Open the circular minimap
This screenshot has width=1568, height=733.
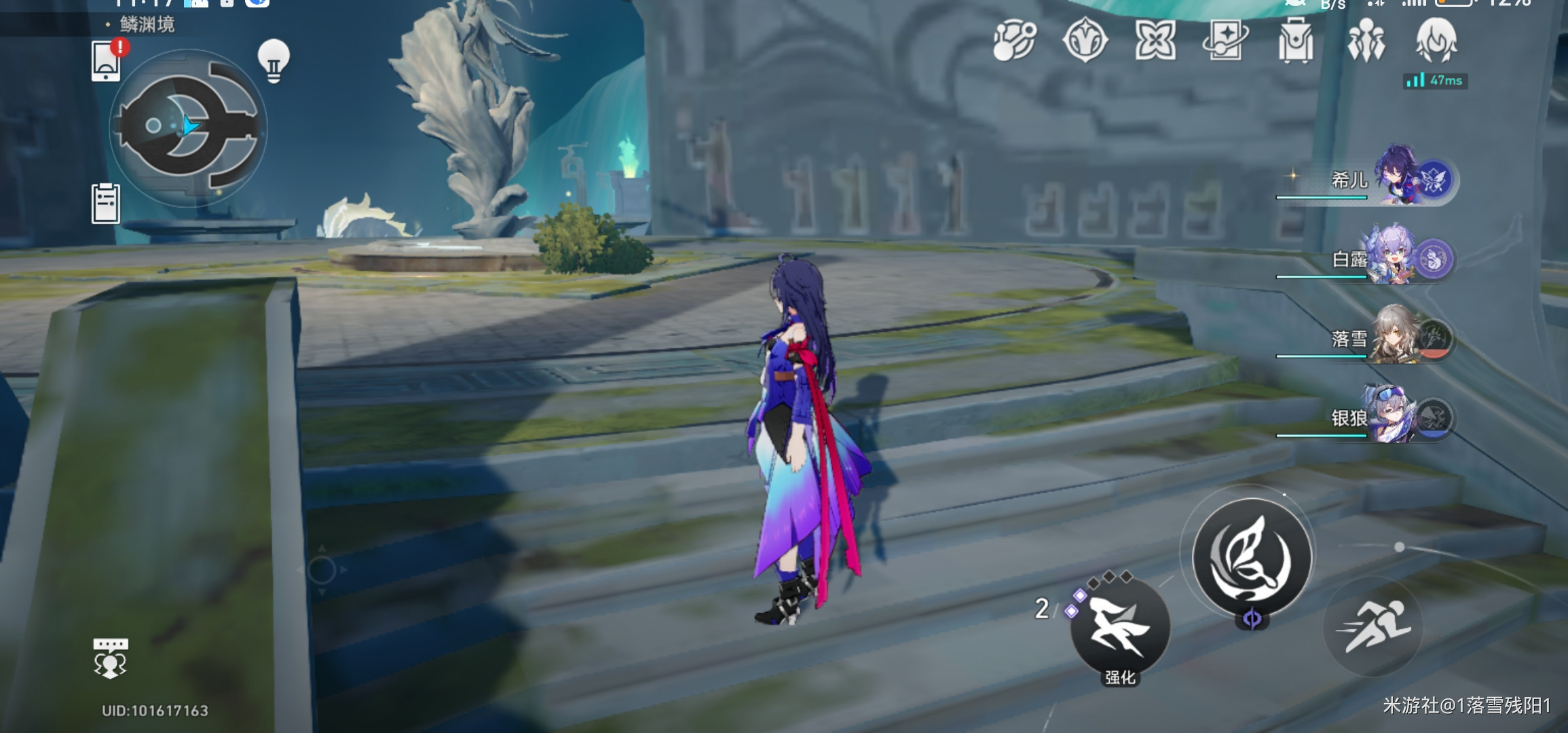pyautogui.click(x=188, y=128)
